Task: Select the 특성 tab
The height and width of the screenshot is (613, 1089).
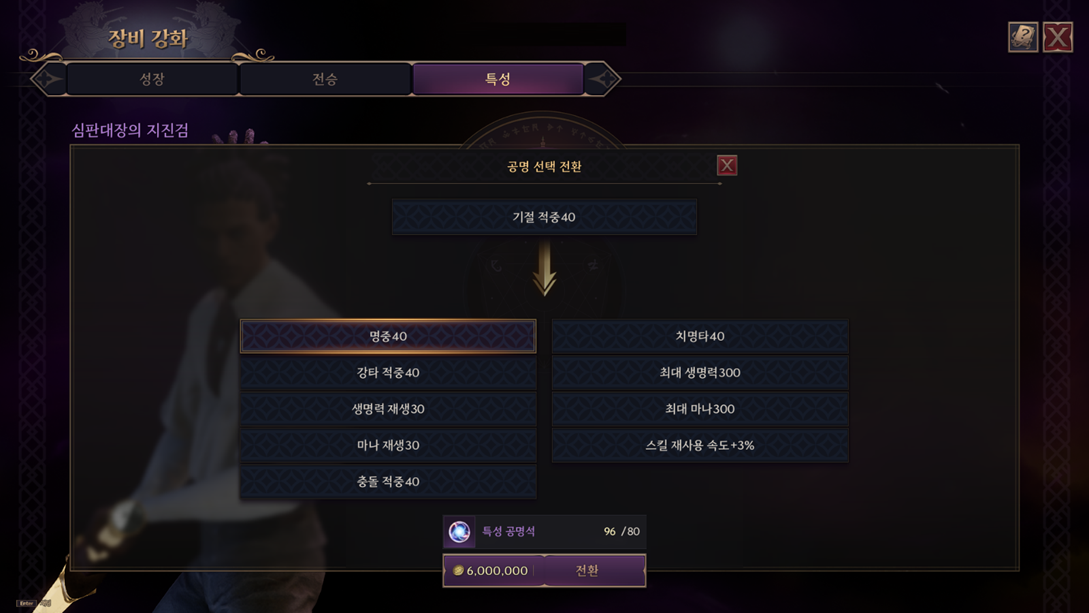Action: click(x=498, y=79)
